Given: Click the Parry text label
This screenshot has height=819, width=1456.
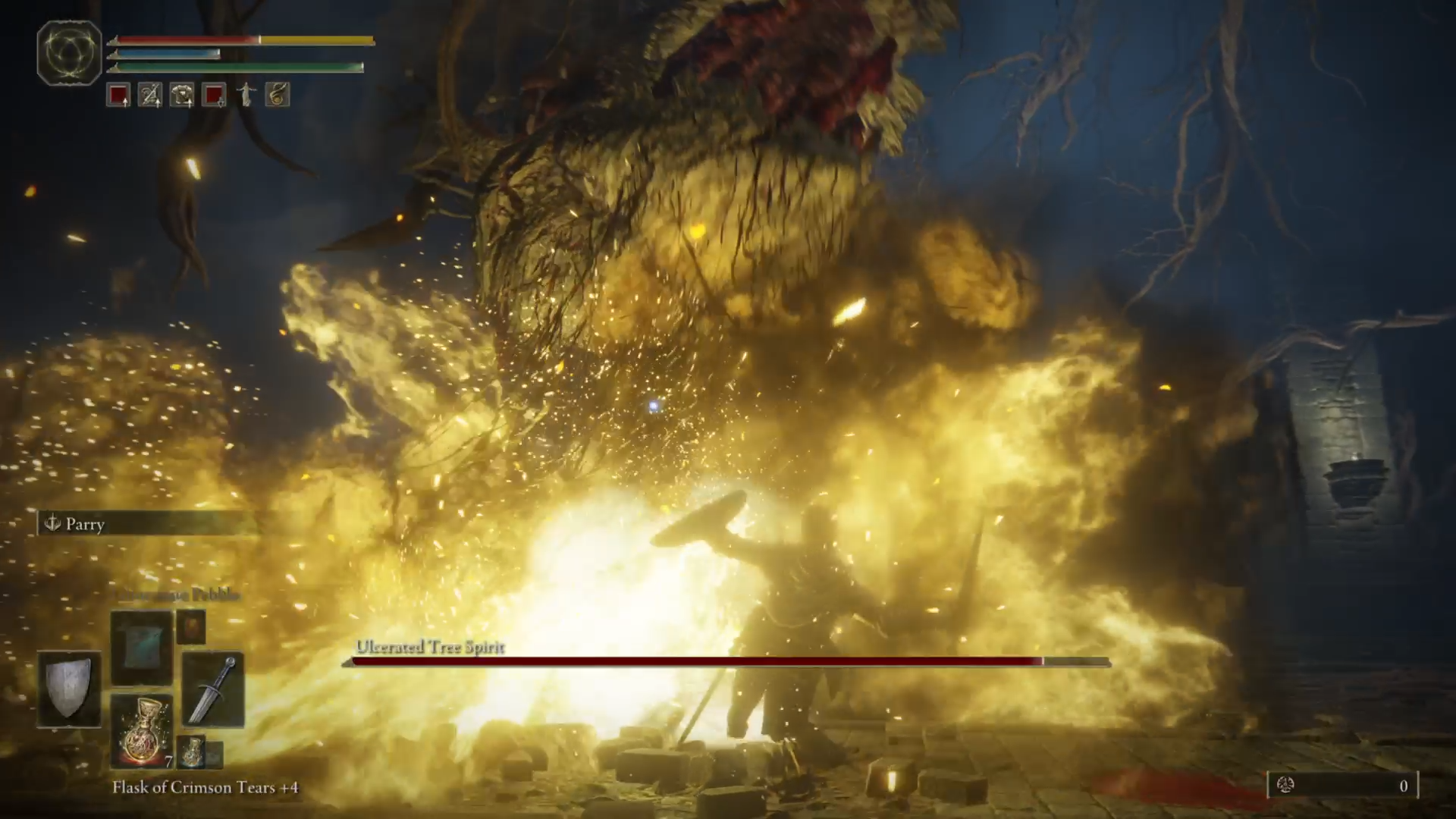Looking at the screenshot, I should [x=85, y=524].
